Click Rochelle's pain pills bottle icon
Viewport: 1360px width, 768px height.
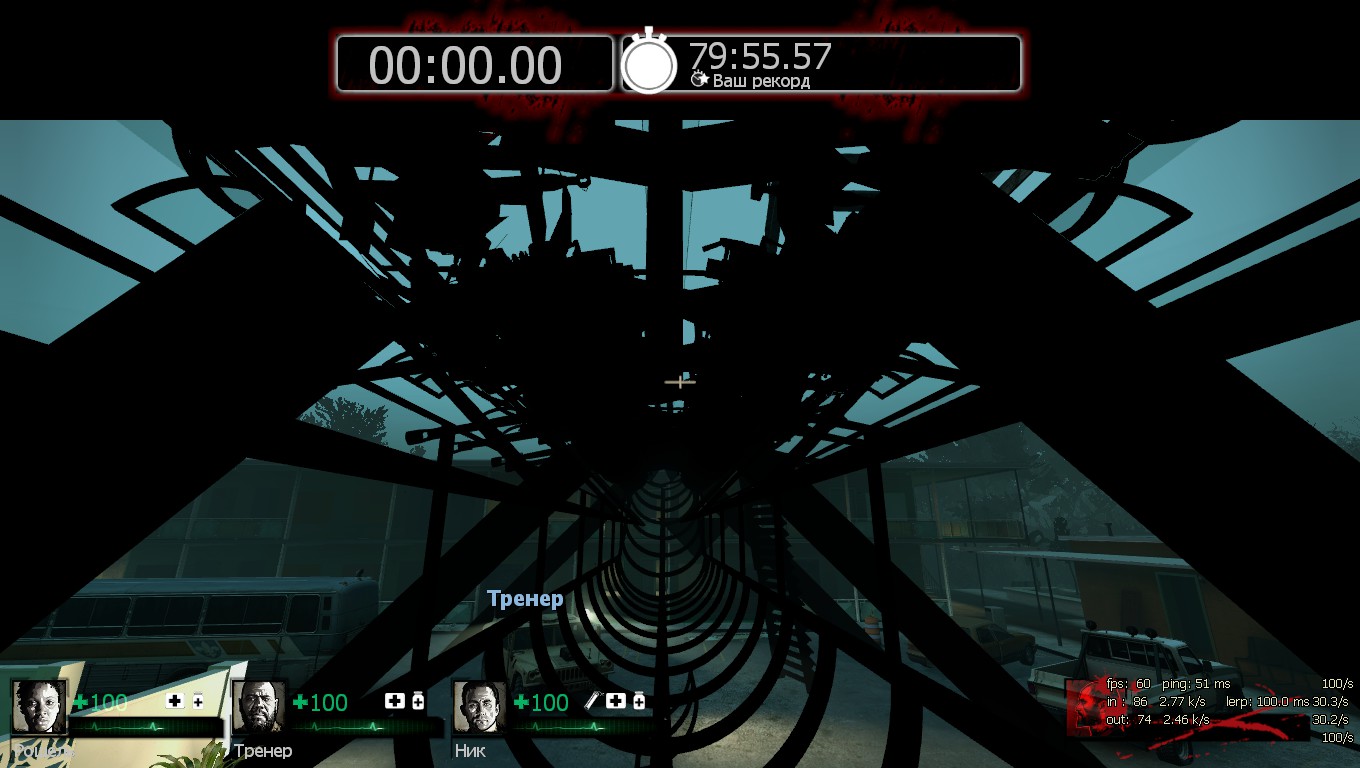[x=198, y=701]
